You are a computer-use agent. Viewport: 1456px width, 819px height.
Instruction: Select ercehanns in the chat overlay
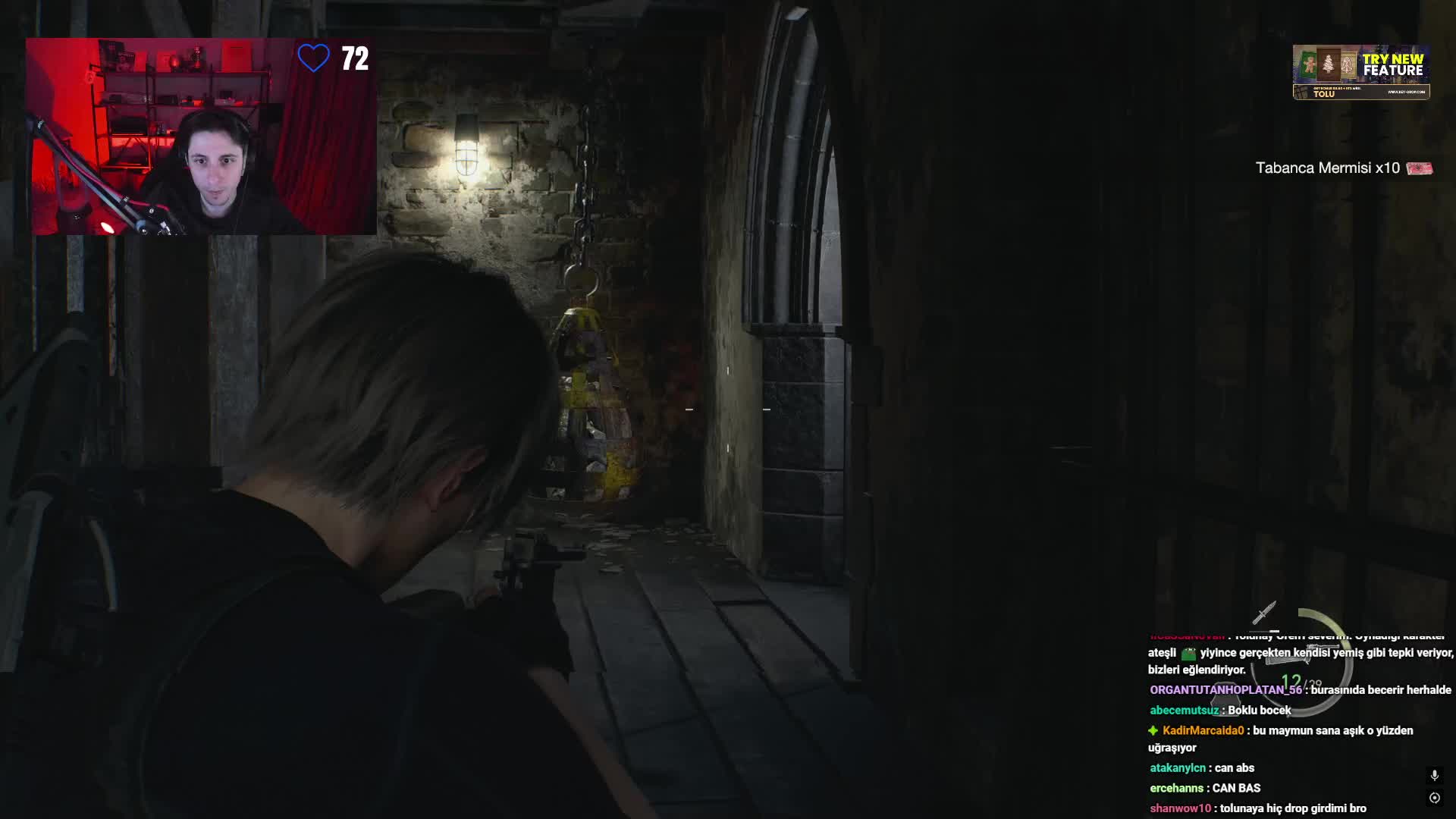tap(1176, 789)
